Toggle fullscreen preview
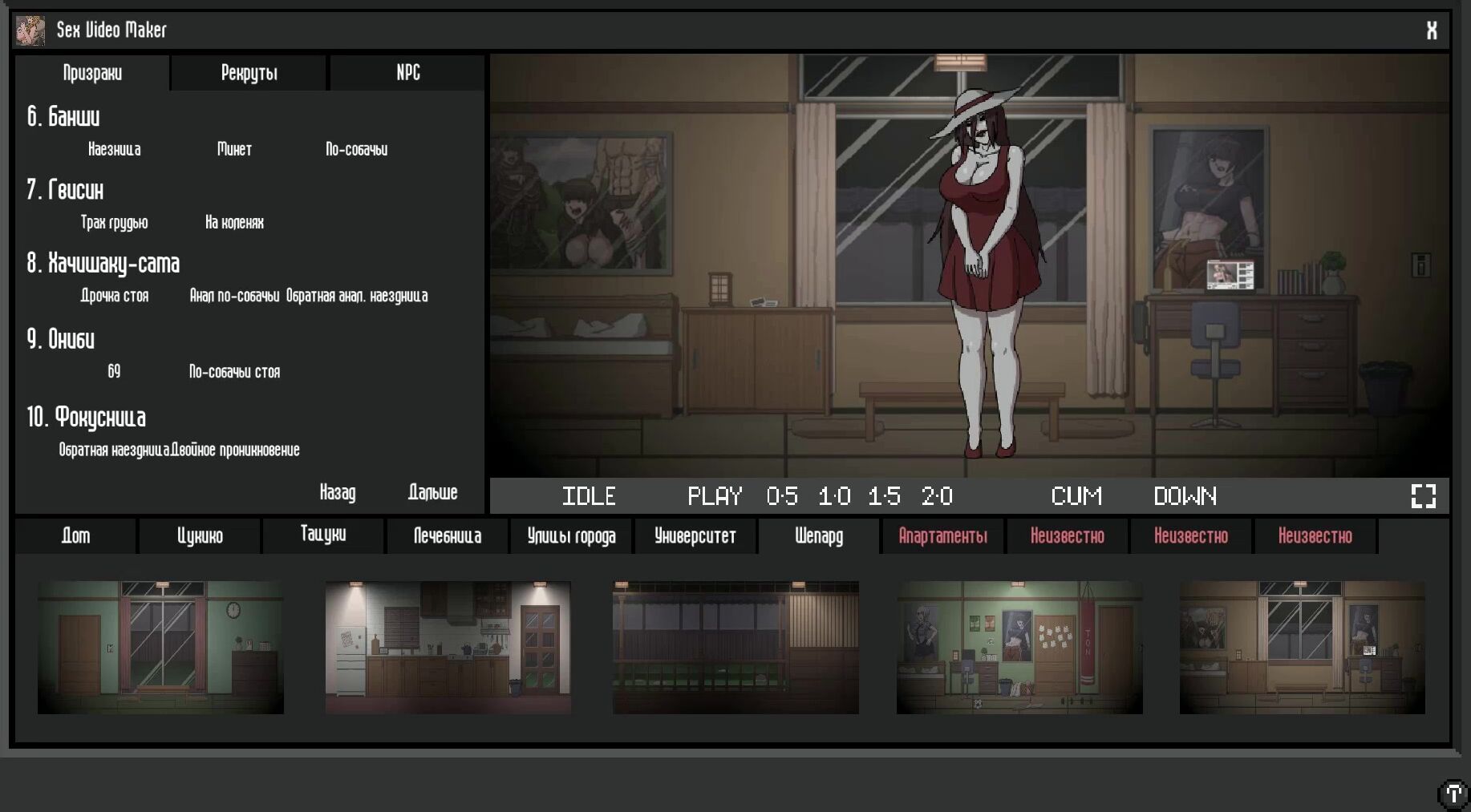The image size is (1471, 812). pos(1423,496)
